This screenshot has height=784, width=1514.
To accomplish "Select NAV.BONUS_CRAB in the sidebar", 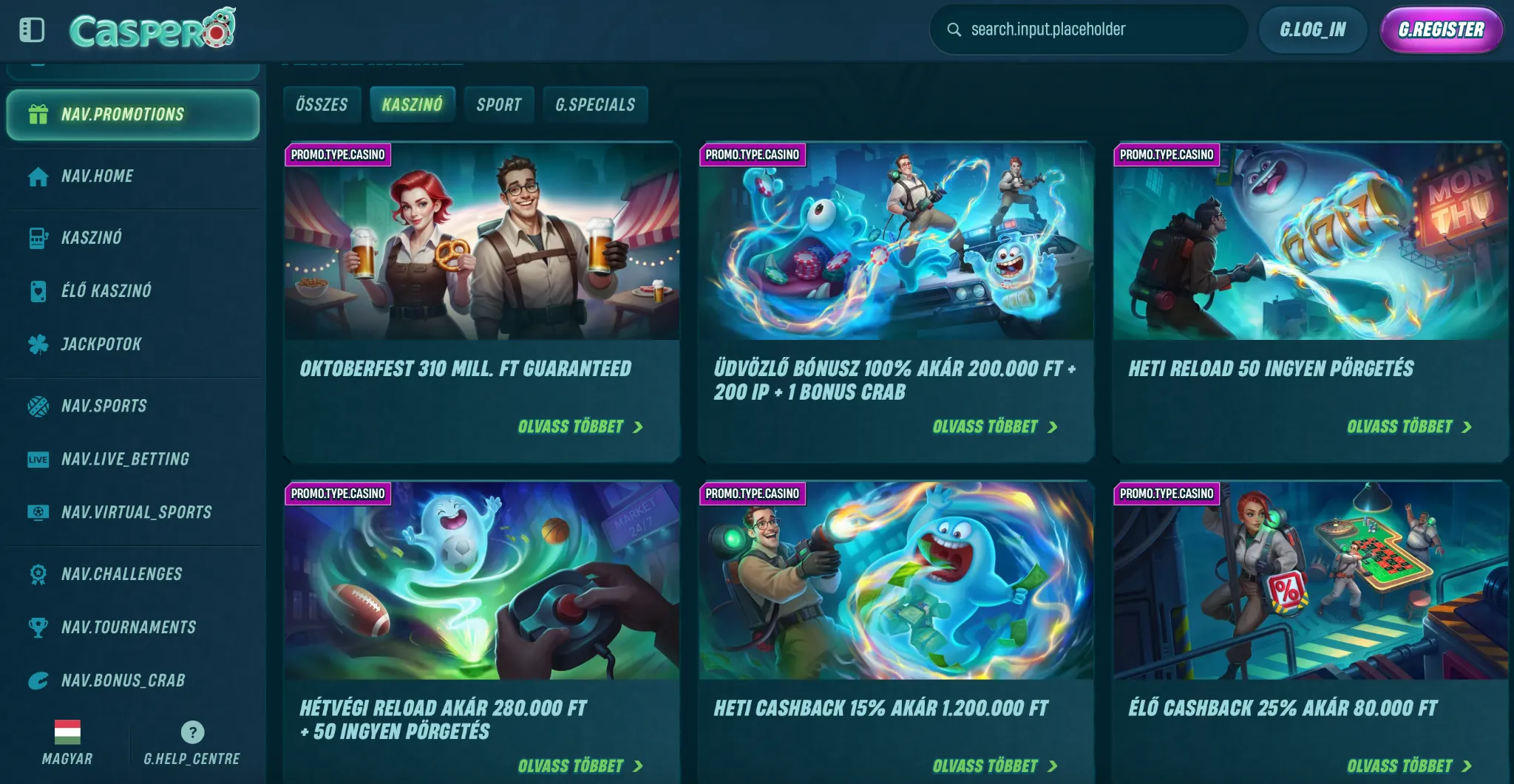I will pos(123,681).
